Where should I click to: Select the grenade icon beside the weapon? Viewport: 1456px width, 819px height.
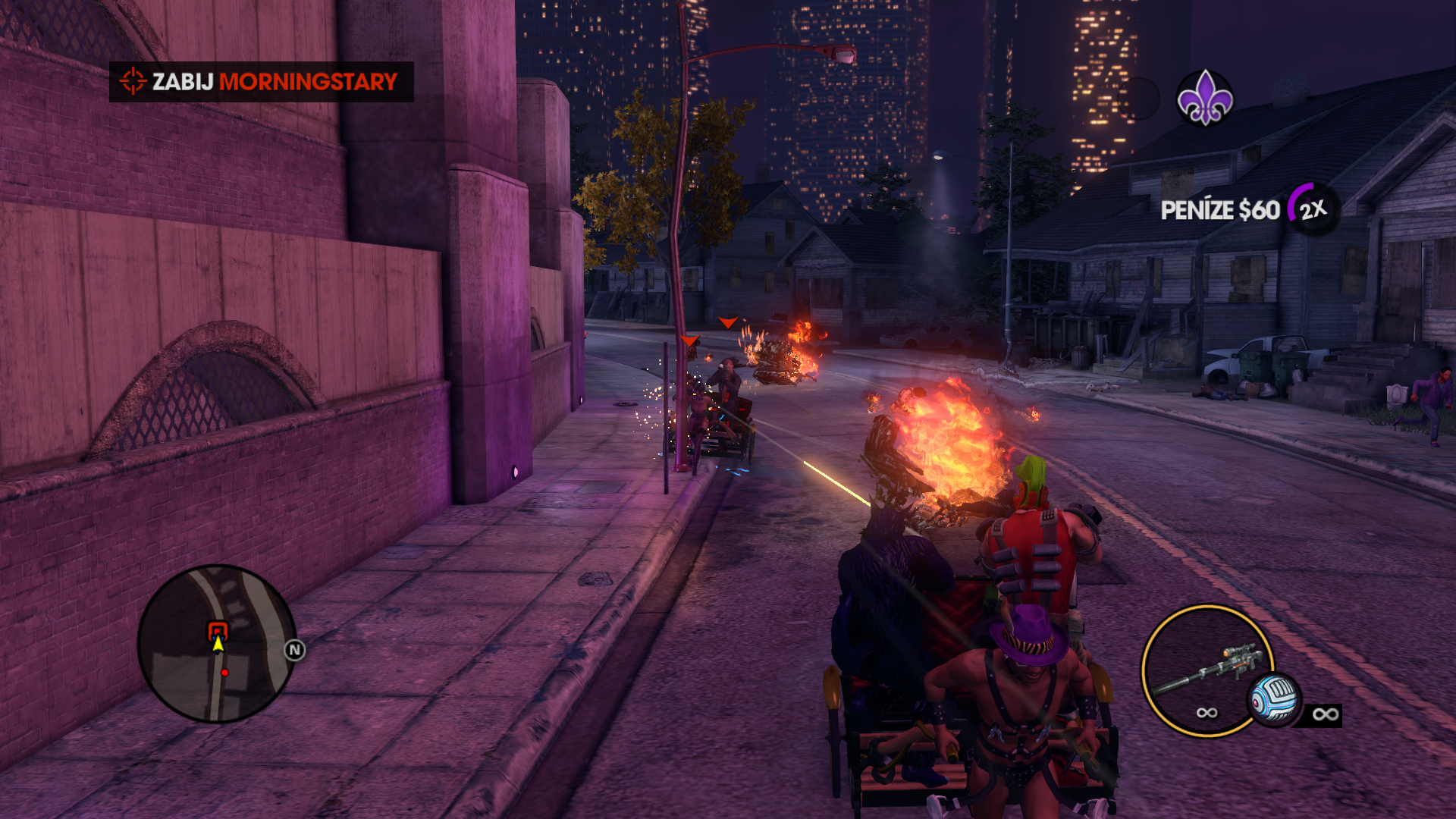[1274, 699]
